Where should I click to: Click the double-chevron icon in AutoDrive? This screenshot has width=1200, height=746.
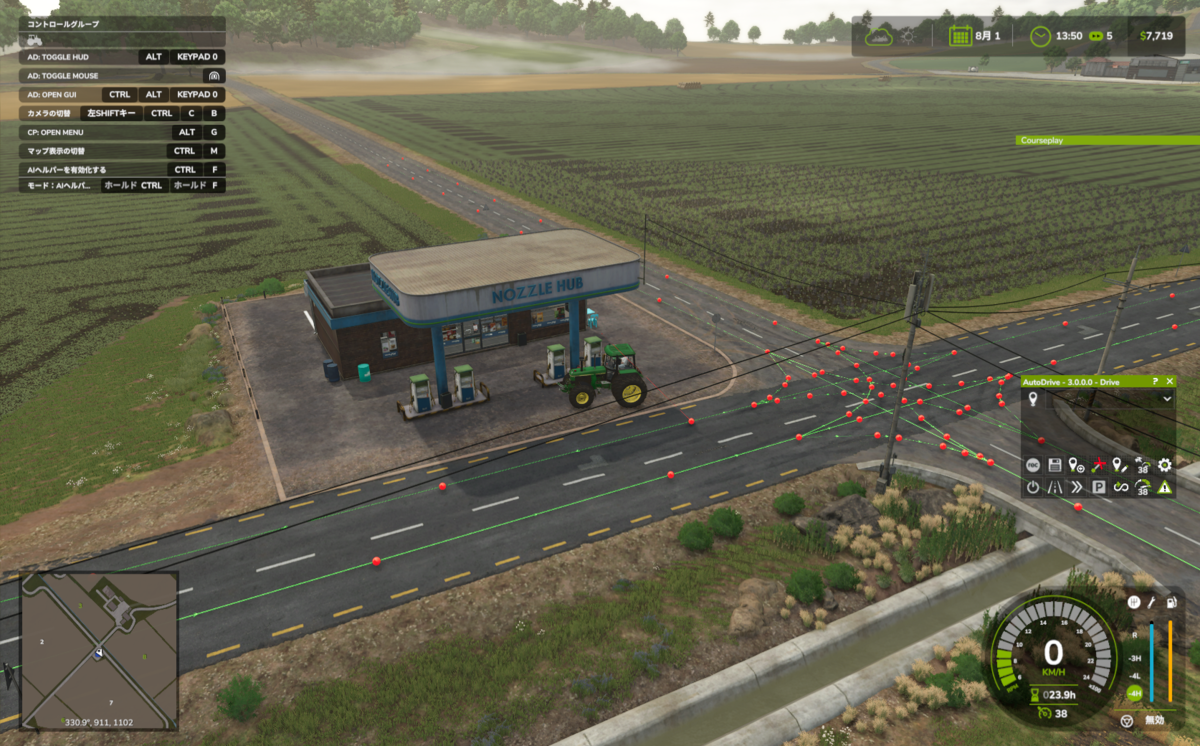tap(1077, 487)
